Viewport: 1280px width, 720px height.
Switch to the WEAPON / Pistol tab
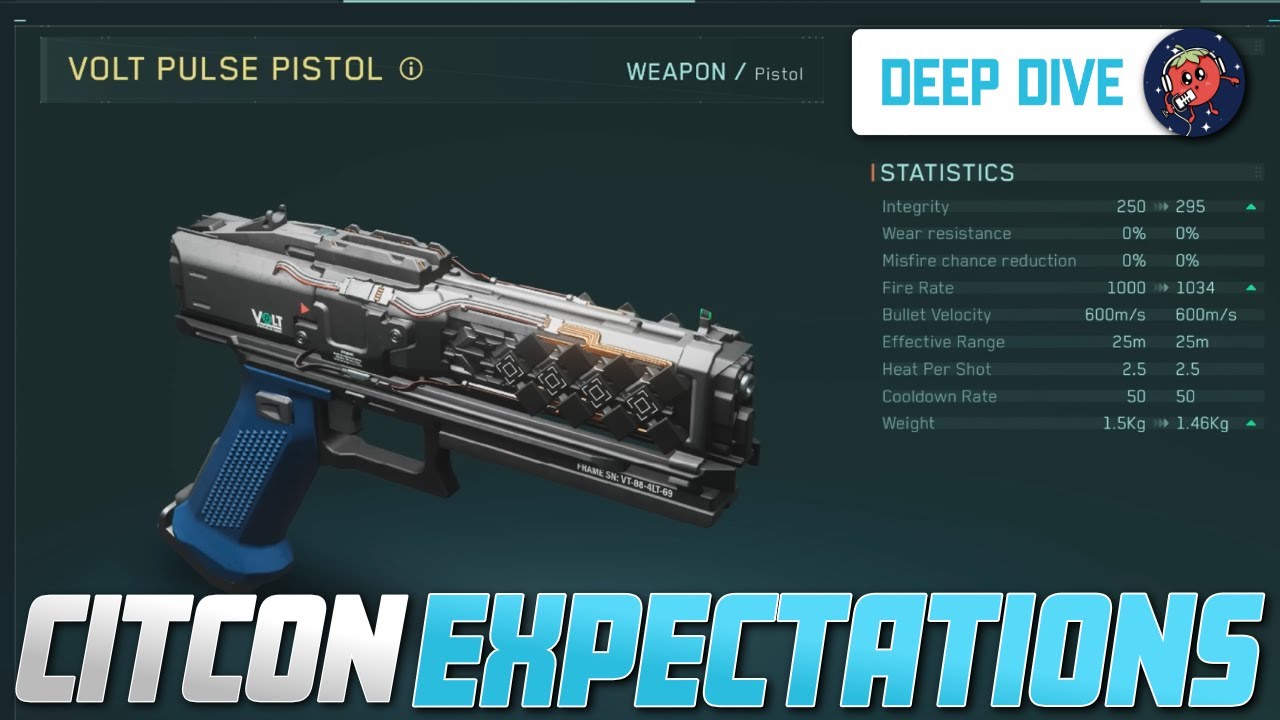pos(714,71)
